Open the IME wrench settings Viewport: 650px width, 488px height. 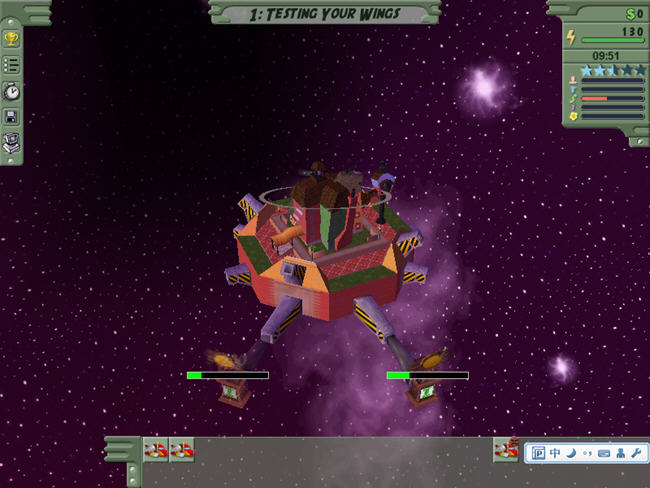[635, 453]
